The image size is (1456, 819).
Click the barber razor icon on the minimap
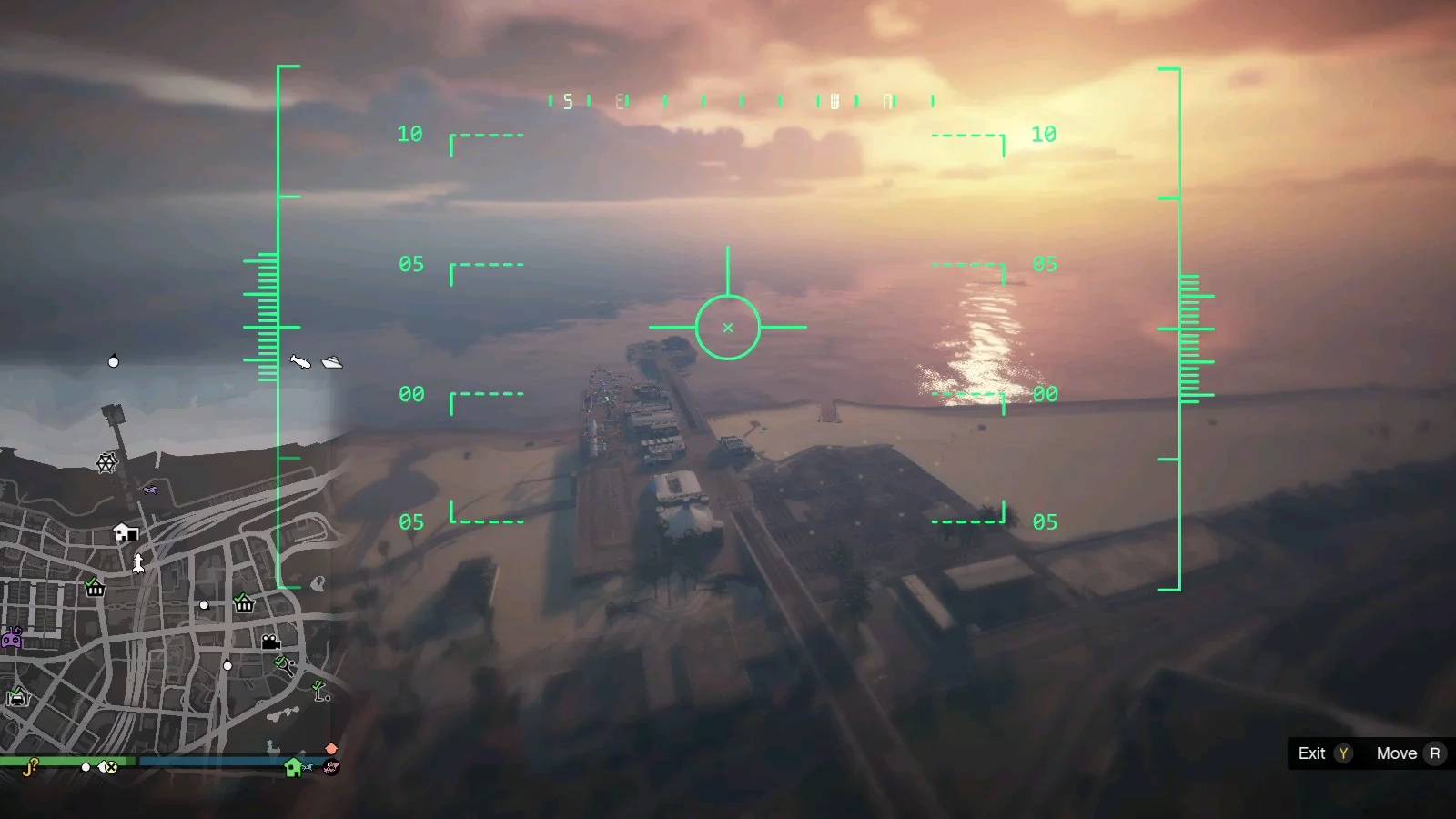pos(282,664)
